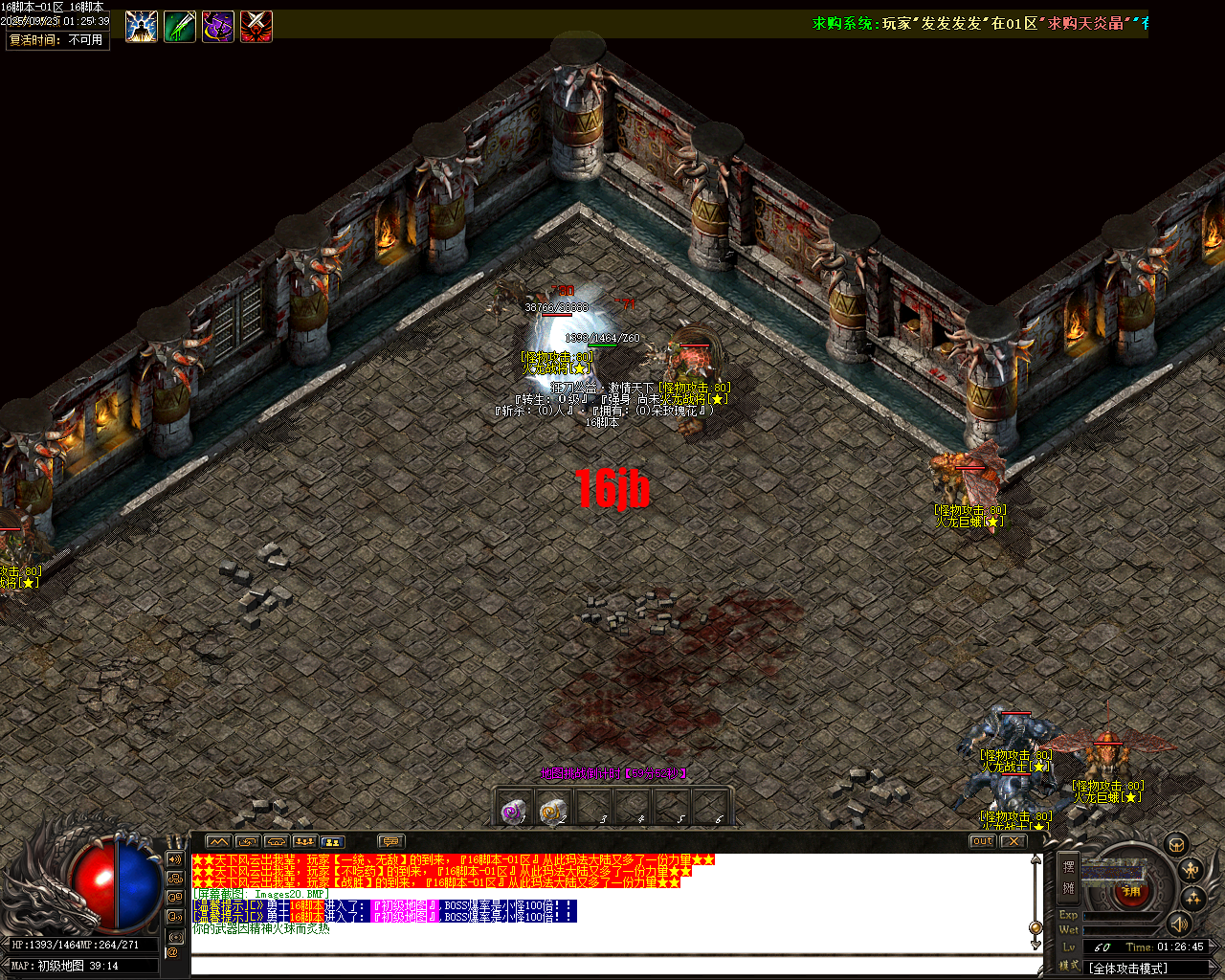Select the green poison blade skill icon
This screenshot has height=980, width=1225.
180,24
